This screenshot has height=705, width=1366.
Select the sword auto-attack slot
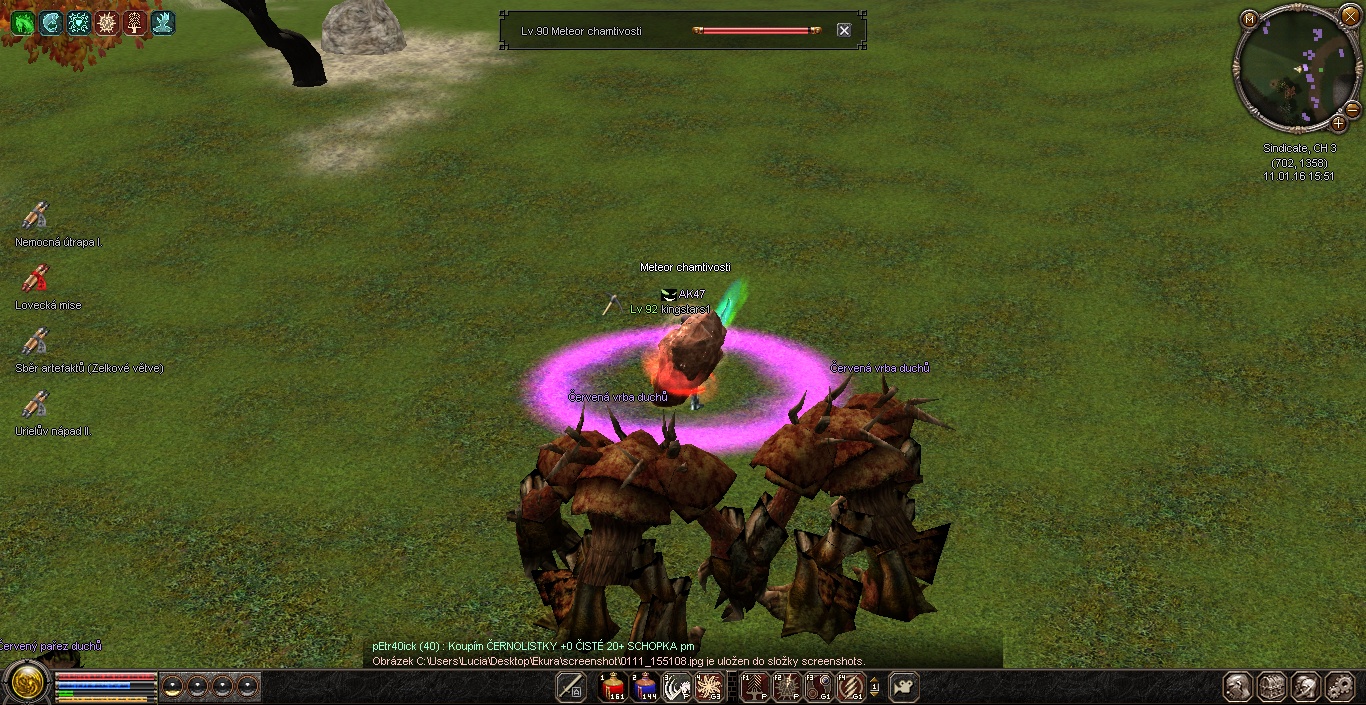571,687
